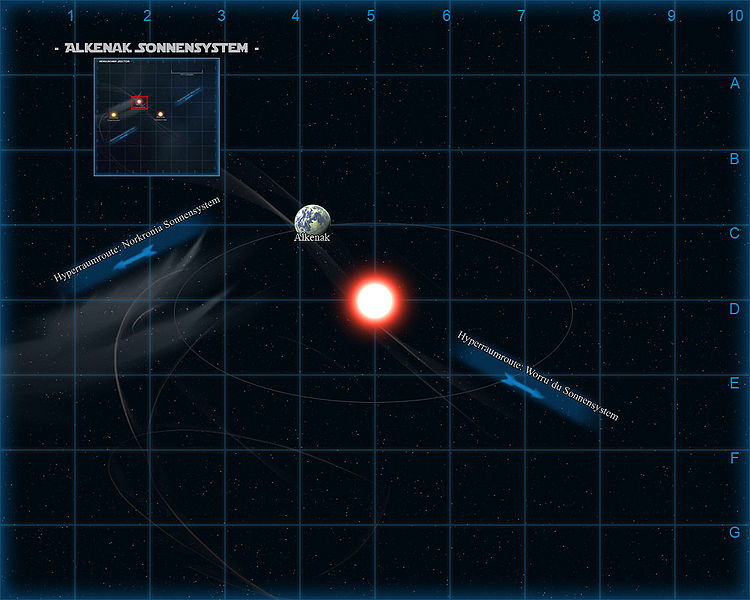750x600 pixels.
Task: Select the red-boxed star on the minimap
Action: [x=139, y=102]
